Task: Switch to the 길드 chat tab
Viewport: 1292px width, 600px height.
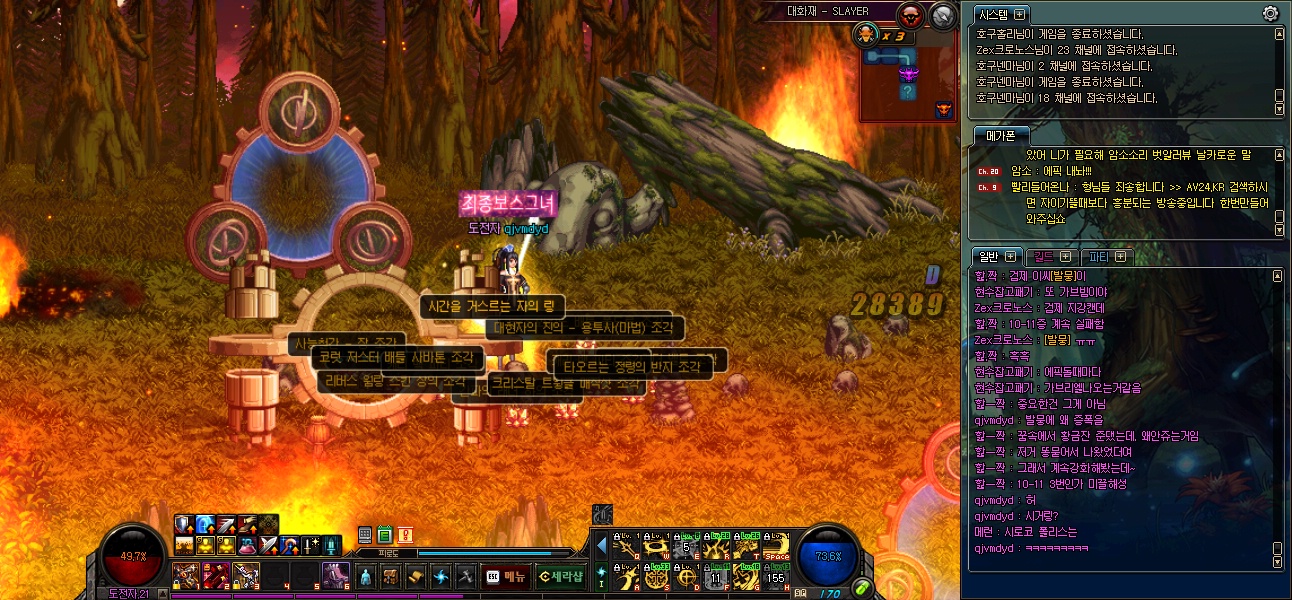Action: [1052, 256]
